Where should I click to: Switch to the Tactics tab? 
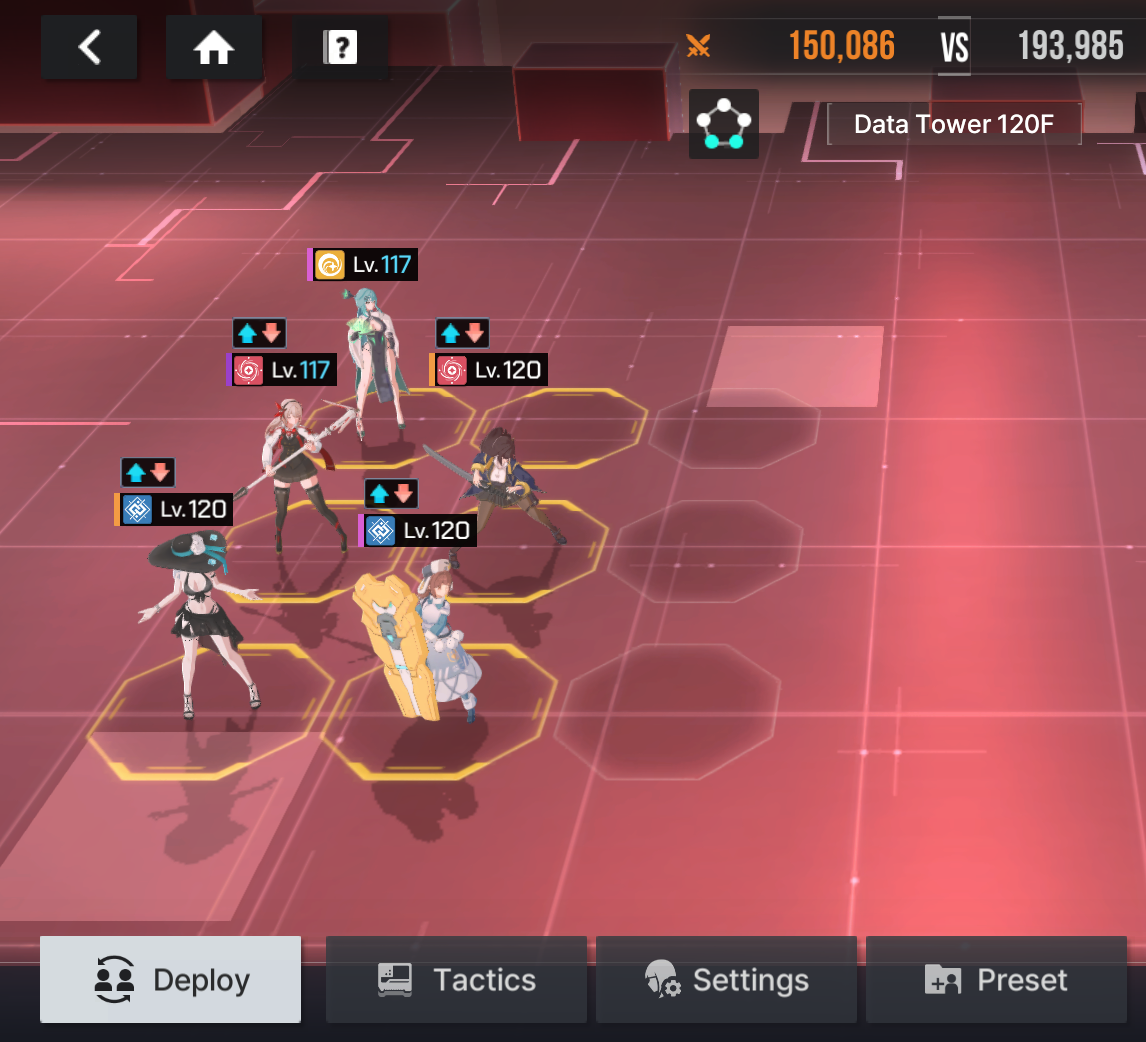coord(456,980)
